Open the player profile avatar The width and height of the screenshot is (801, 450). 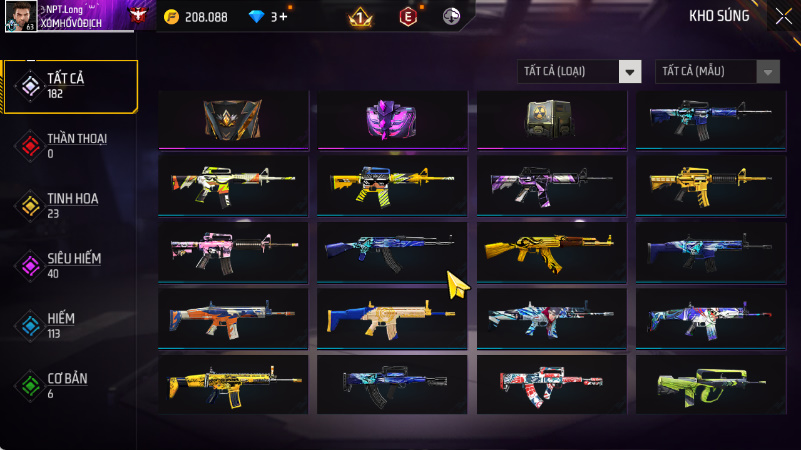click(x=19, y=16)
